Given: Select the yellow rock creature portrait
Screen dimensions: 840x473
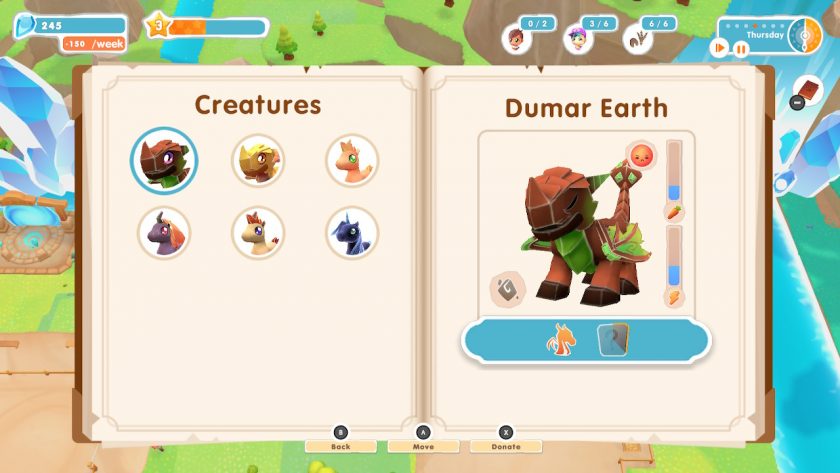Looking at the screenshot, I should pyautogui.click(x=258, y=160).
